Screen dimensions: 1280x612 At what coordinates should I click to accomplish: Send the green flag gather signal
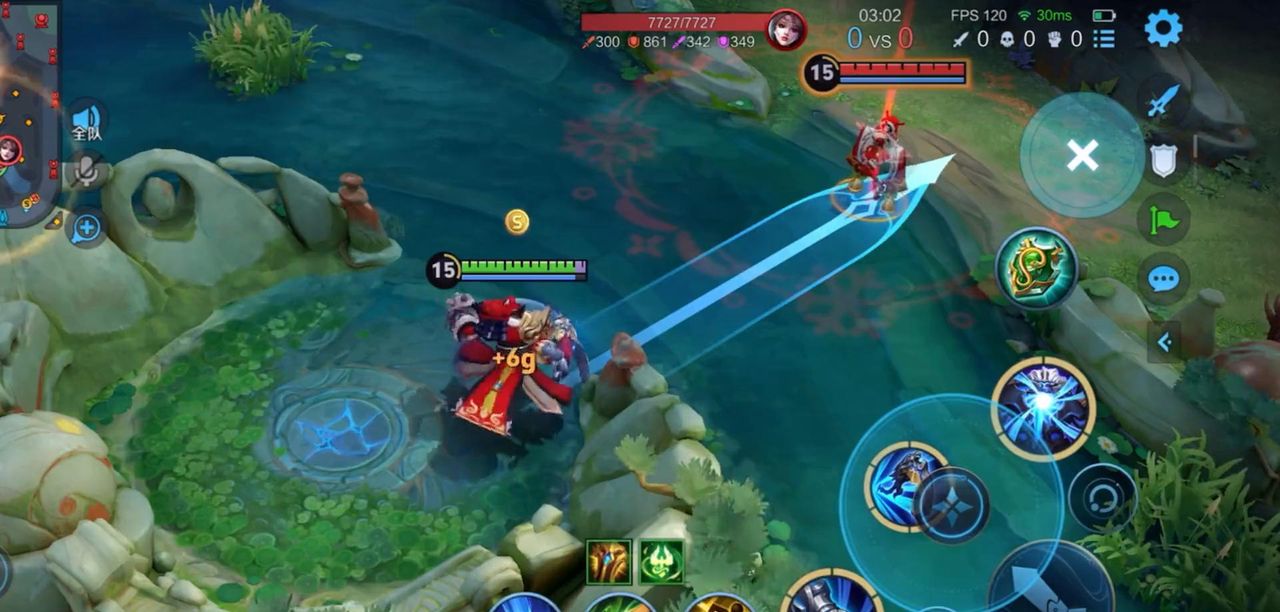(1164, 219)
